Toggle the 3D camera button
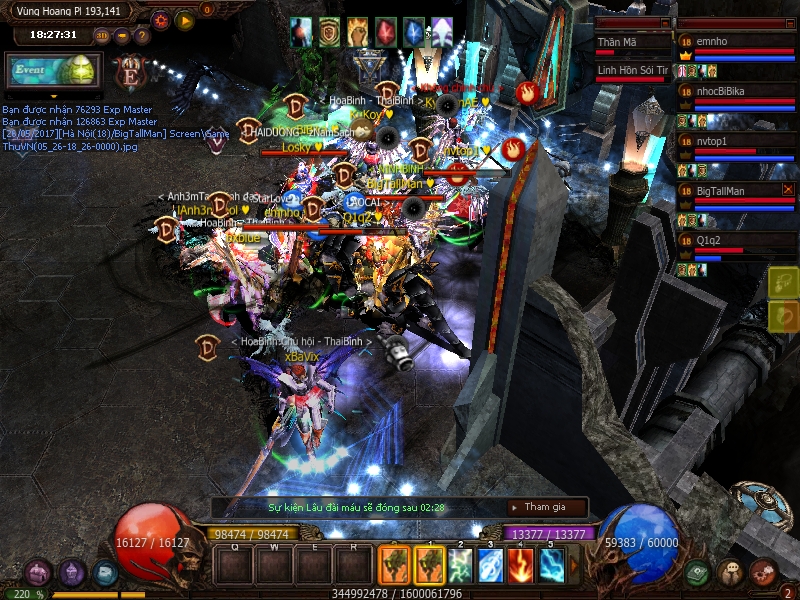800x600 pixels. [x=102, y=36]
